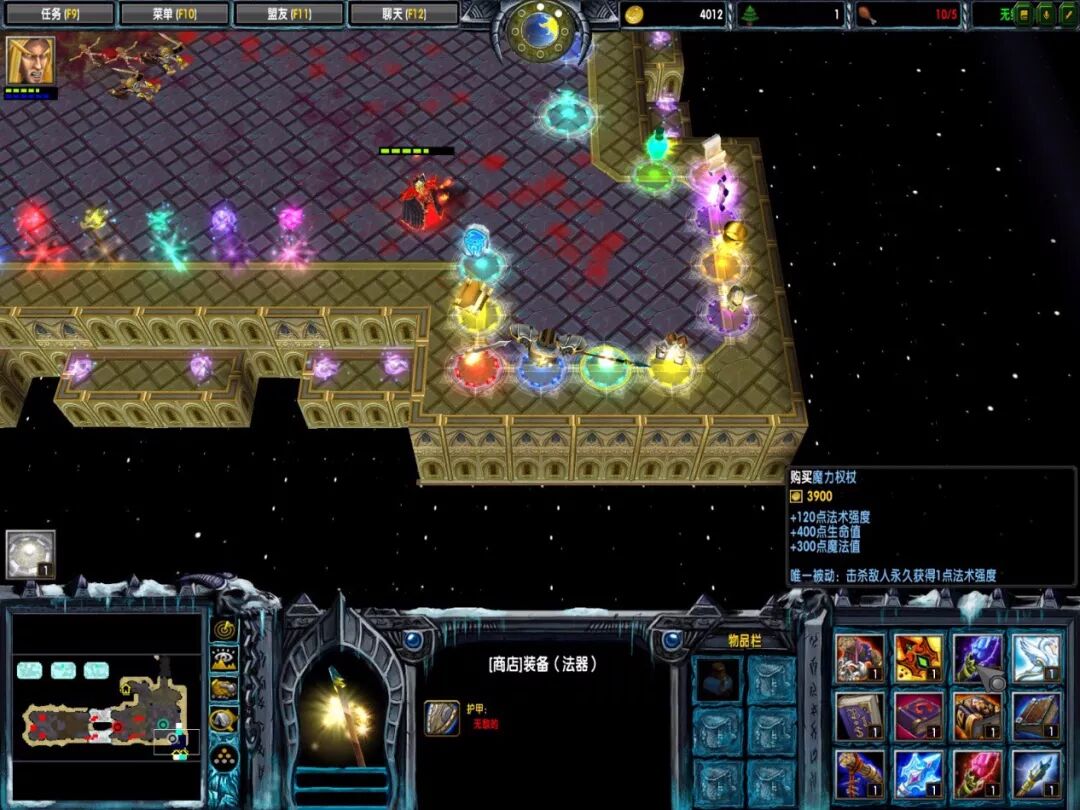1080x810 pixels.
Task: Buy the purple spellbook item
Action: 860,716
